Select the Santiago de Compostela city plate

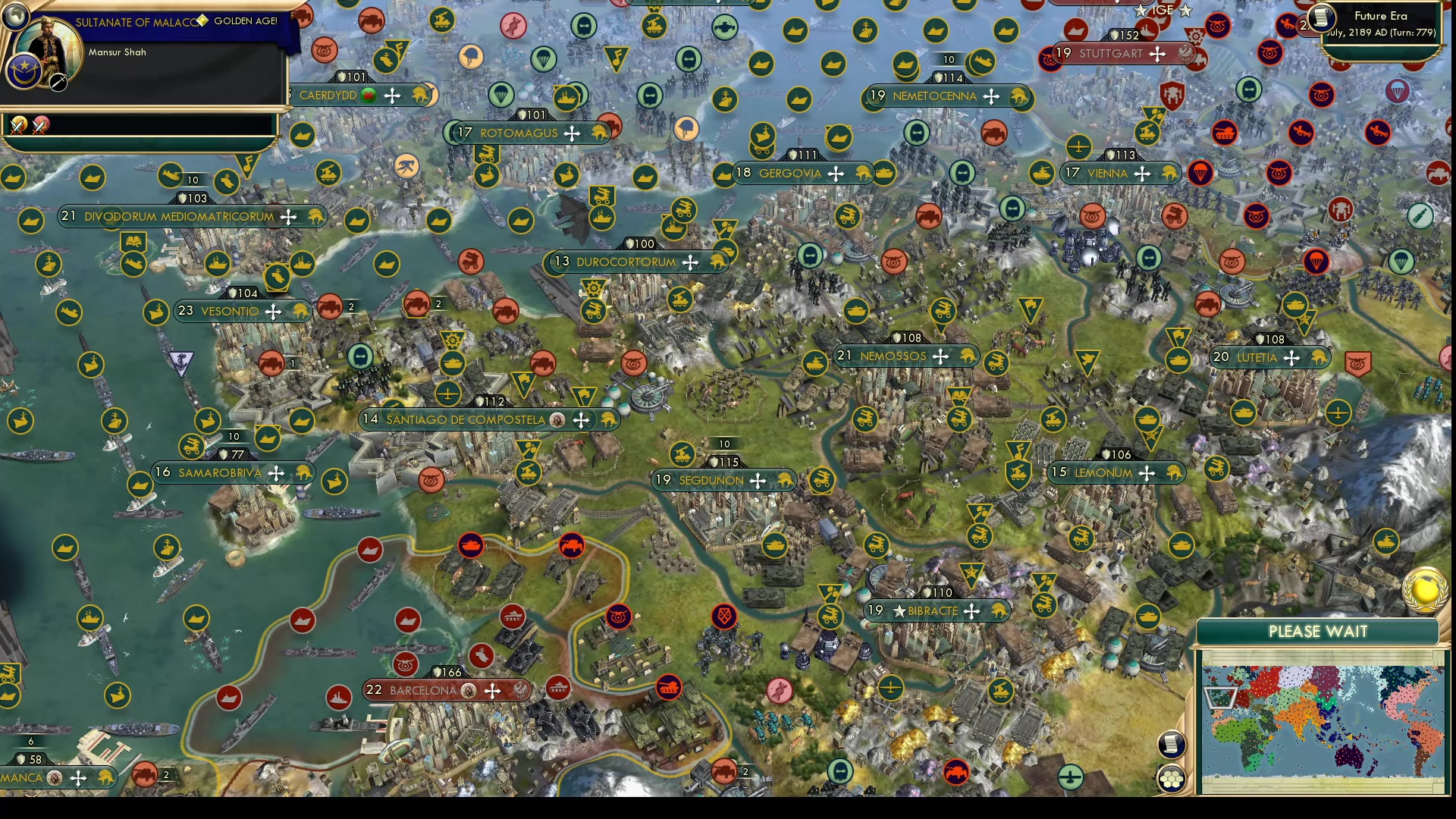pyautogui.click(x=464, y=418)
